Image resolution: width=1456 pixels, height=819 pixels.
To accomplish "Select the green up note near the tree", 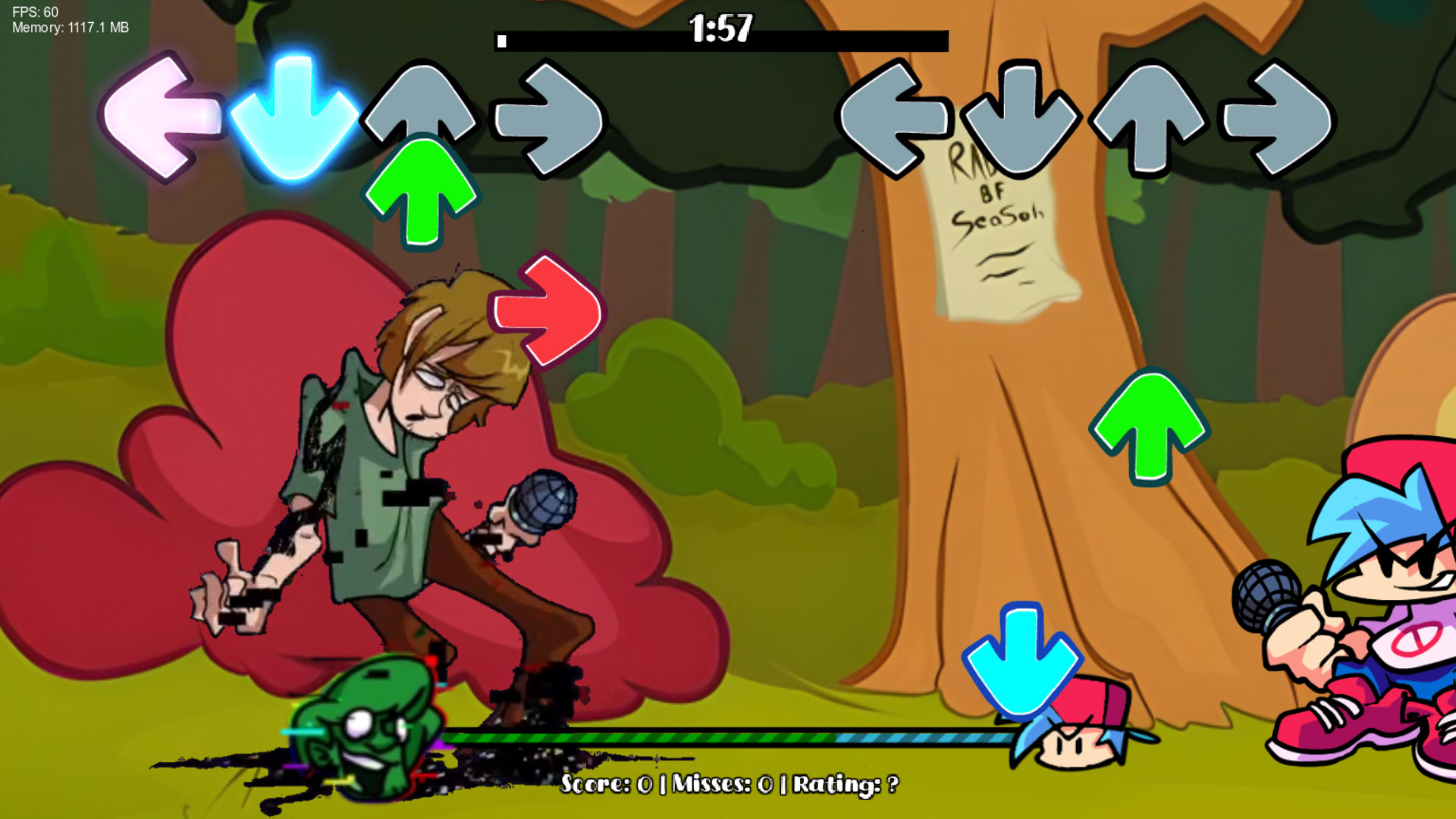I will (1149, 425).
